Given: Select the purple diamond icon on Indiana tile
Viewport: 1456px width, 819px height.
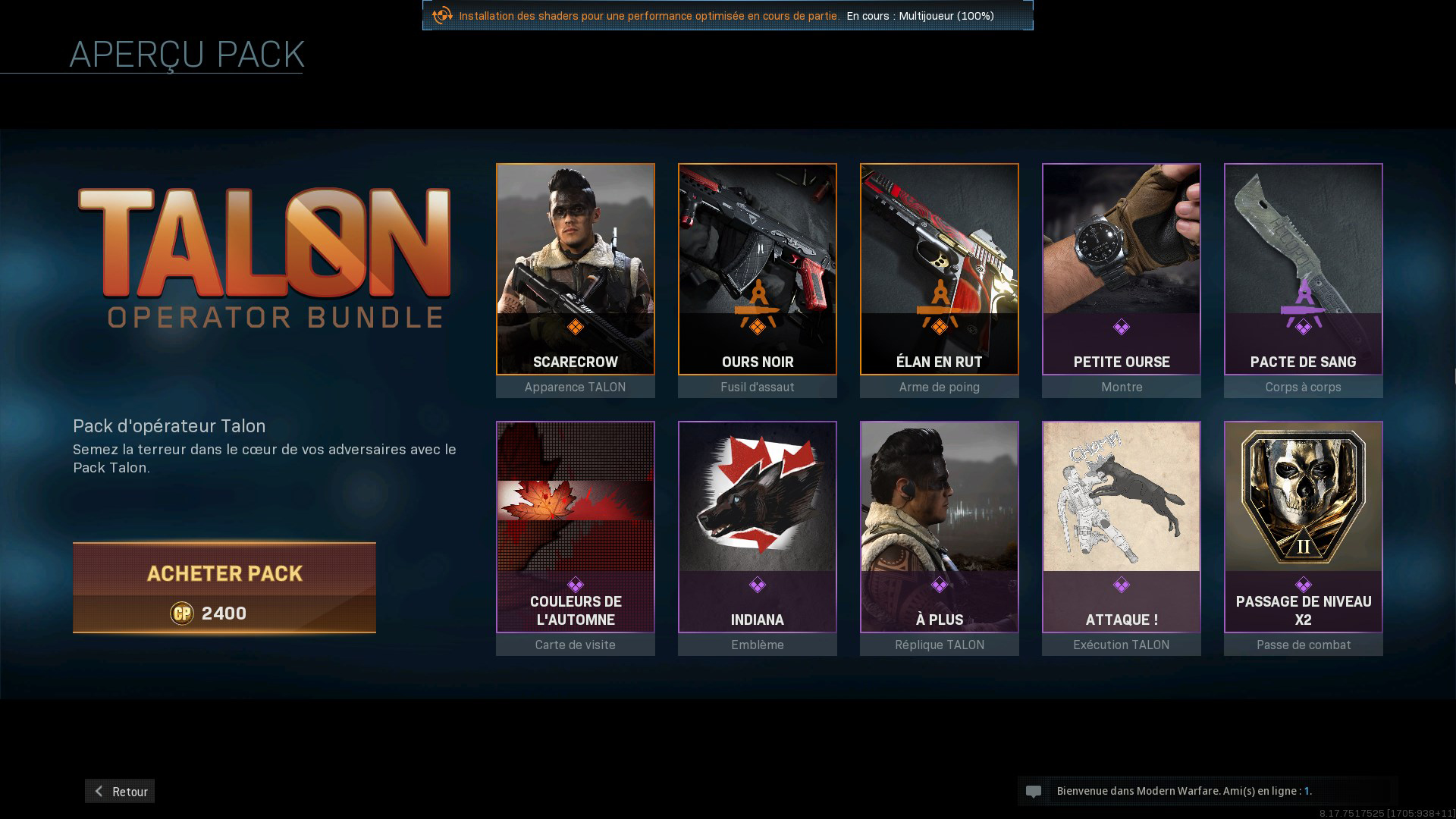Looking at the screenshot, I should pyautogui.click(x=757, y=585).
